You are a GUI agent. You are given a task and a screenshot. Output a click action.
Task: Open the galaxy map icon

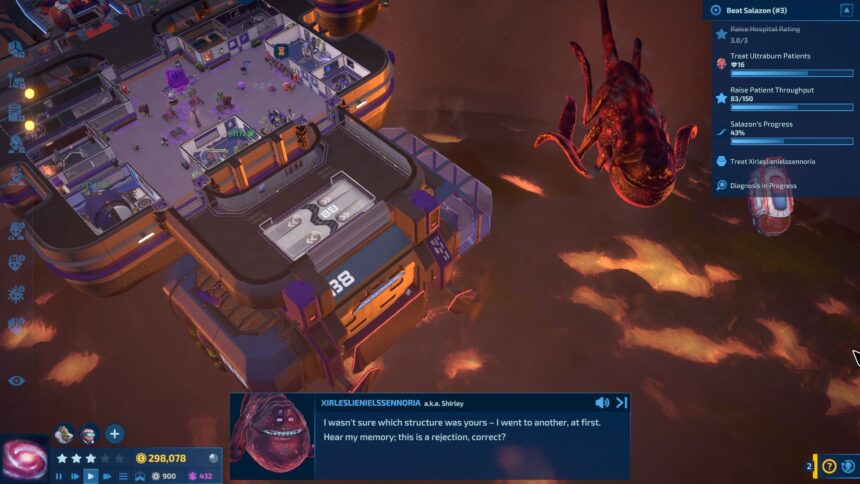coord(24,459)
